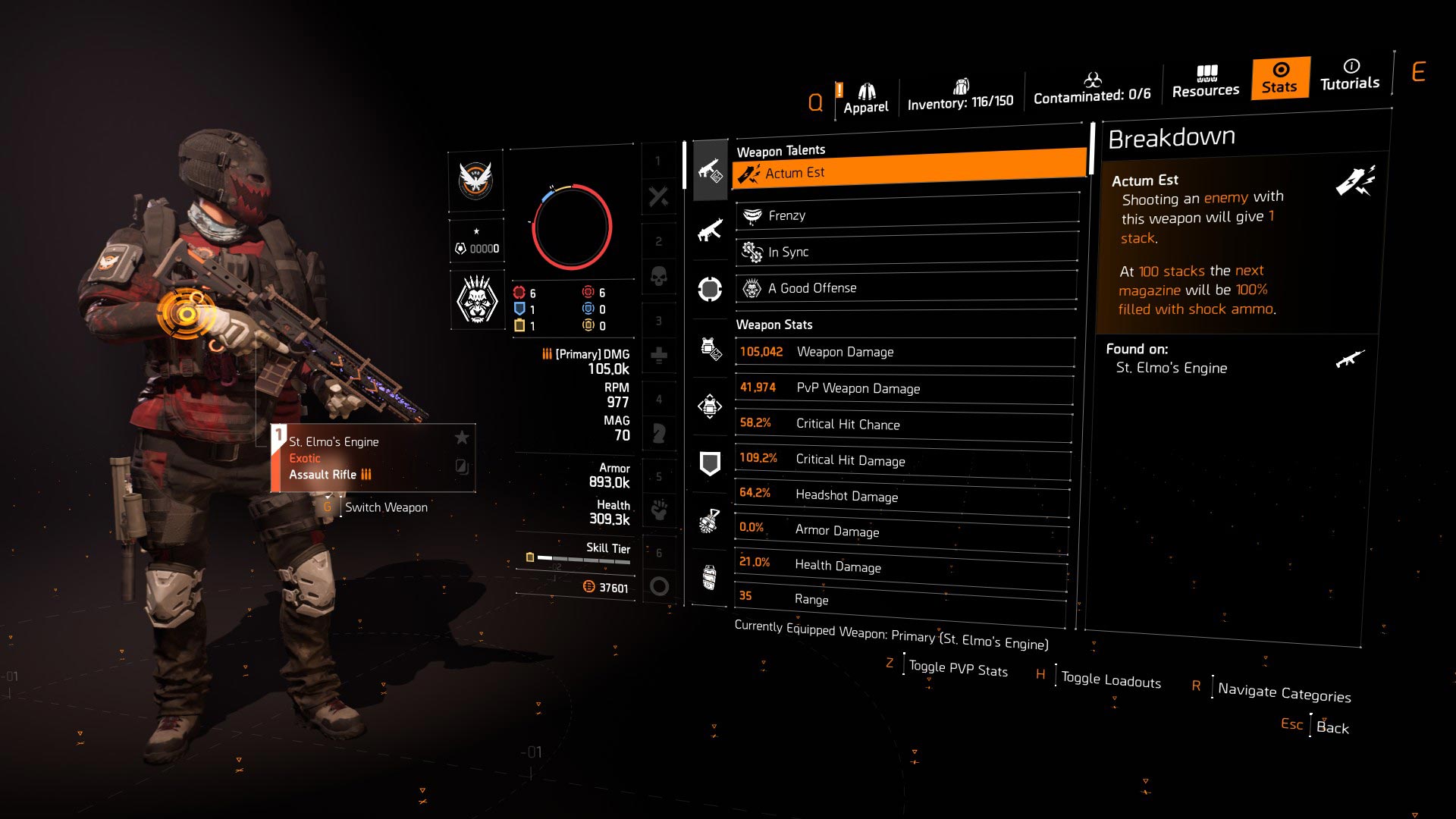This screenshot has height=819, width=1456.
Task: Mark St. Elmo's Engine as favorite with the star
Action: 460,438
